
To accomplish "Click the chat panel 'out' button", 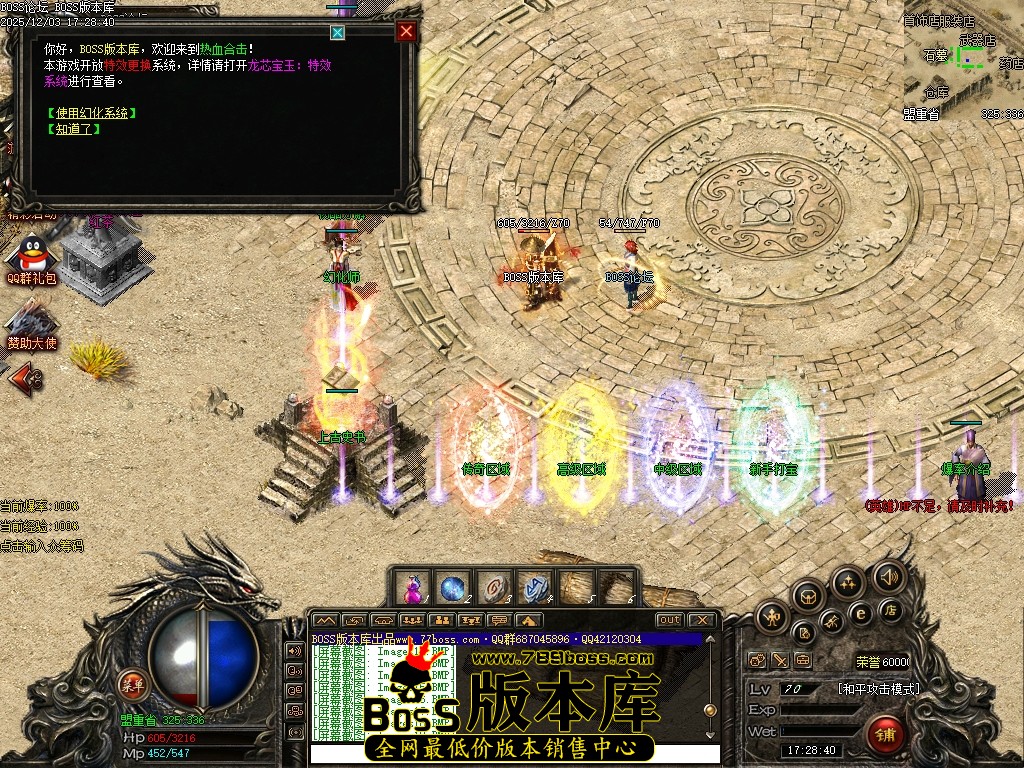I will (669, 621).
